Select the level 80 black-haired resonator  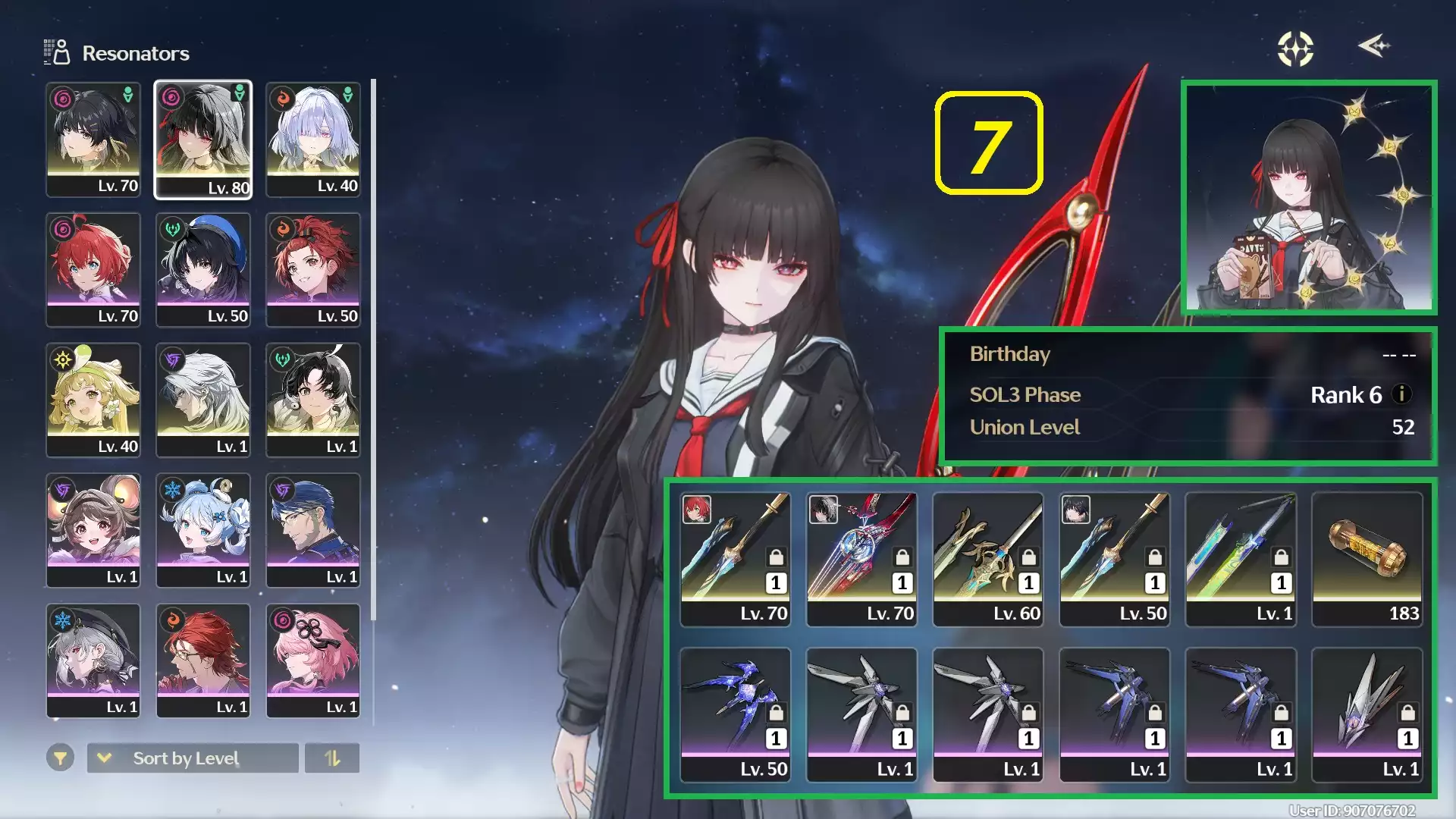[x=203, y=140]
